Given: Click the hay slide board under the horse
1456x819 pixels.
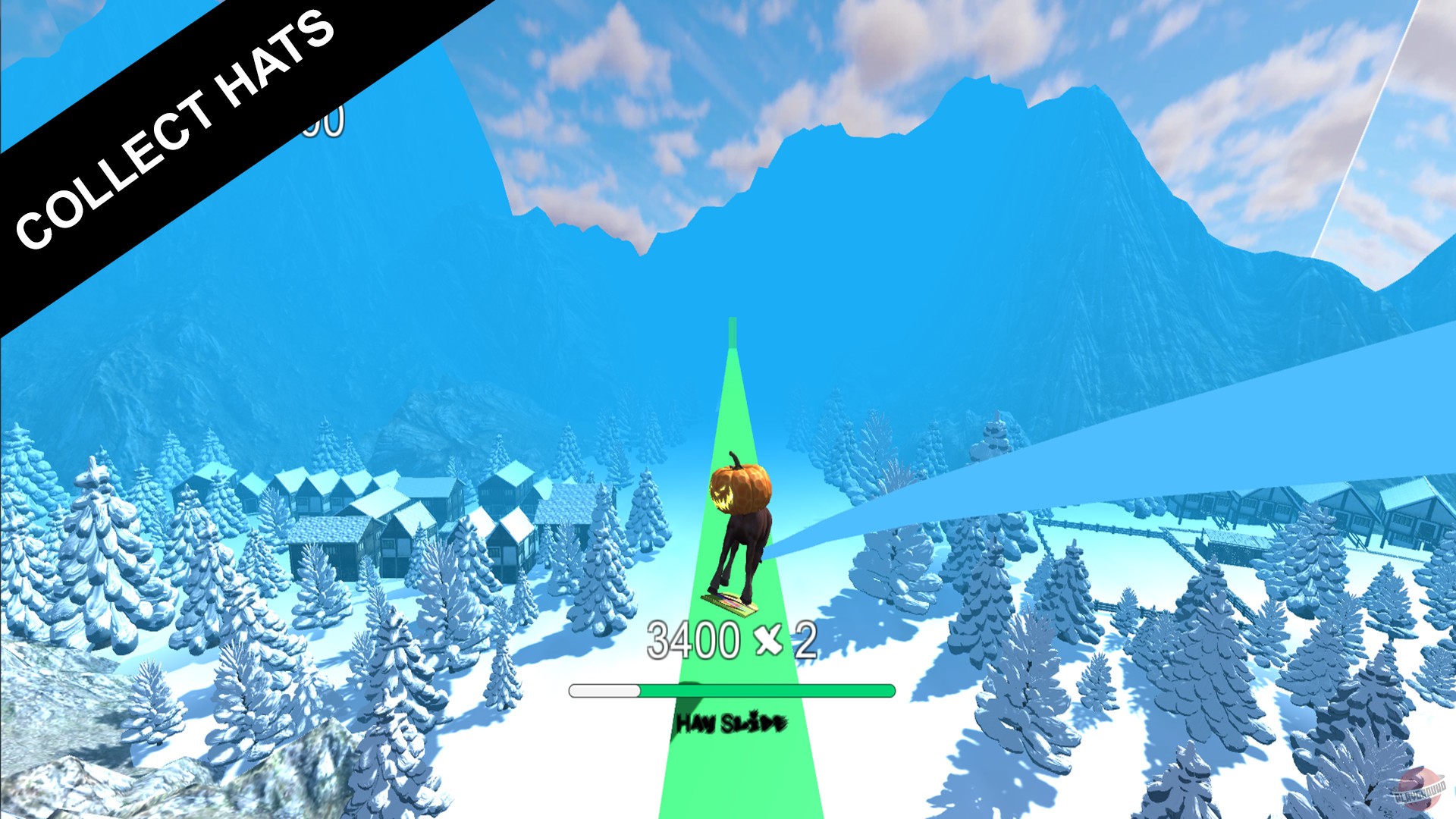Looking at the screenshot, I should click(x=732, y=603).
